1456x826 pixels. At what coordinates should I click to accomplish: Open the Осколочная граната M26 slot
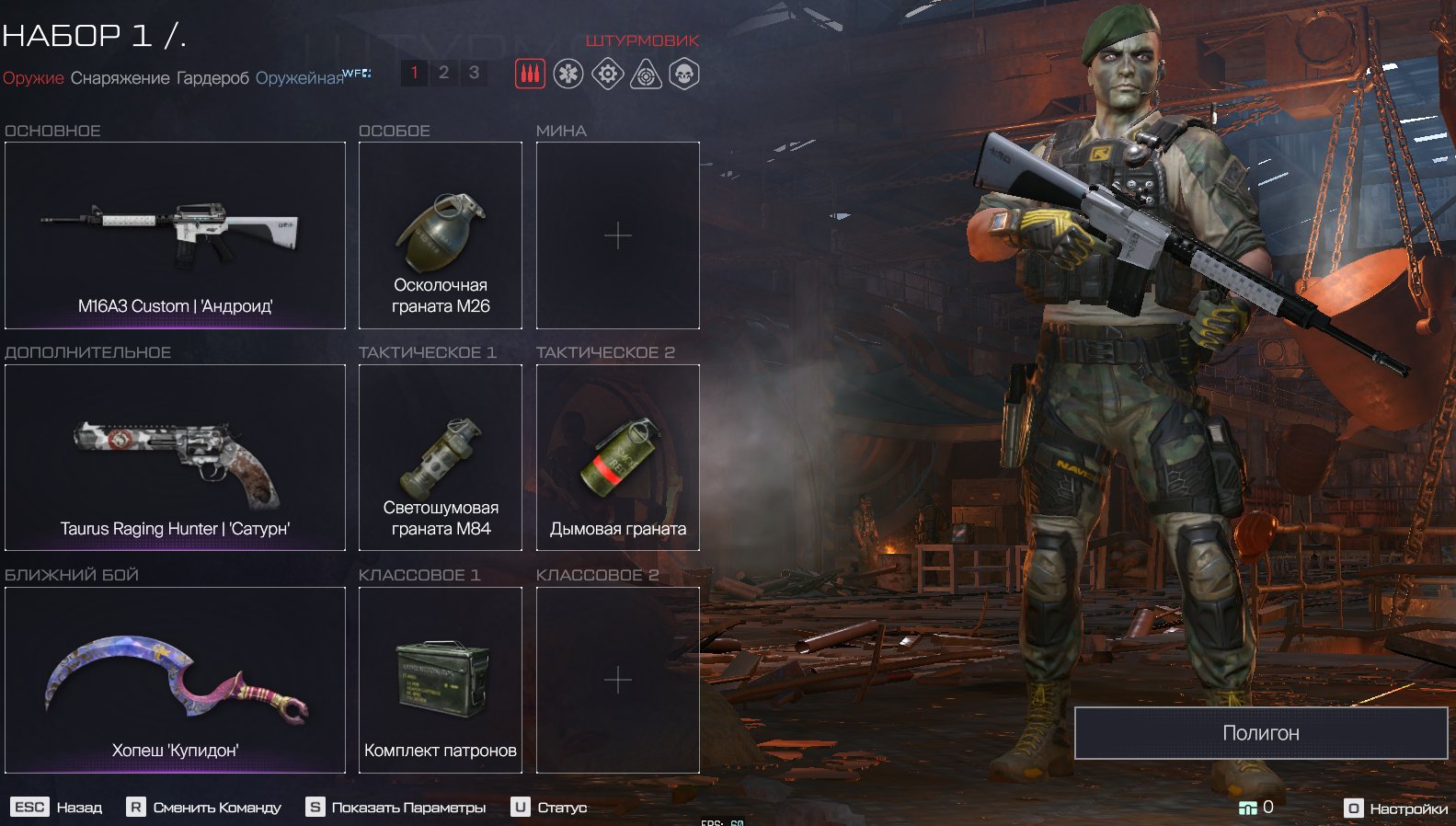click(x=441, y=235)
